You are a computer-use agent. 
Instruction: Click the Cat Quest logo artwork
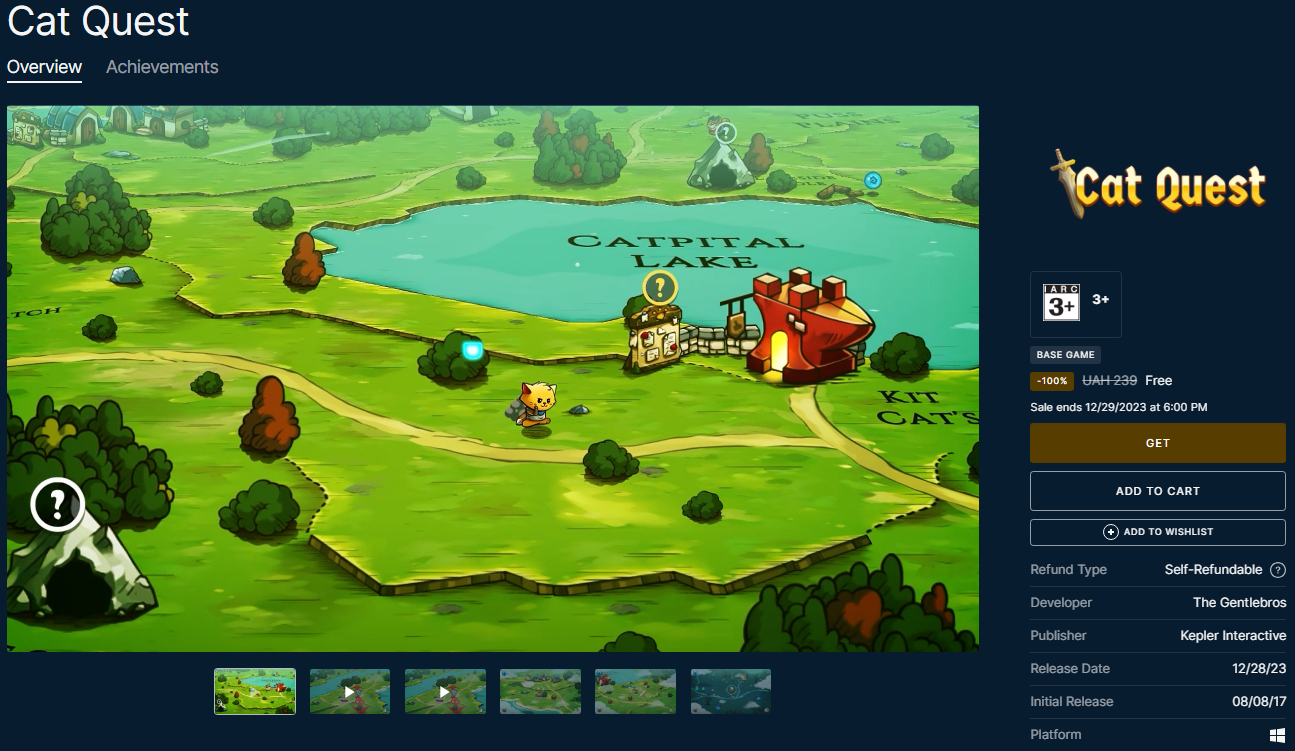(x=1157, y=184)
